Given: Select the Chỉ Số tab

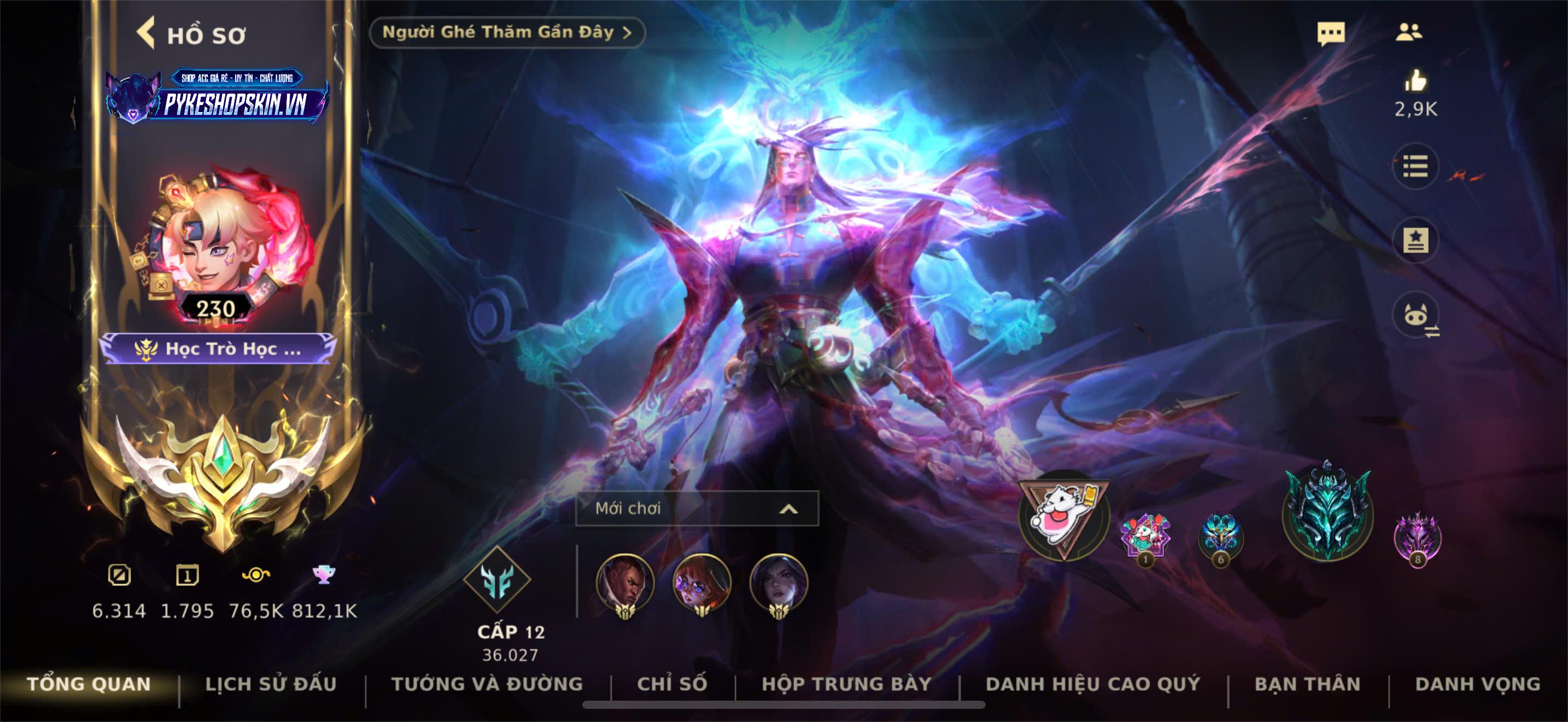Looking at the screenshot, I should click(672, 684).
